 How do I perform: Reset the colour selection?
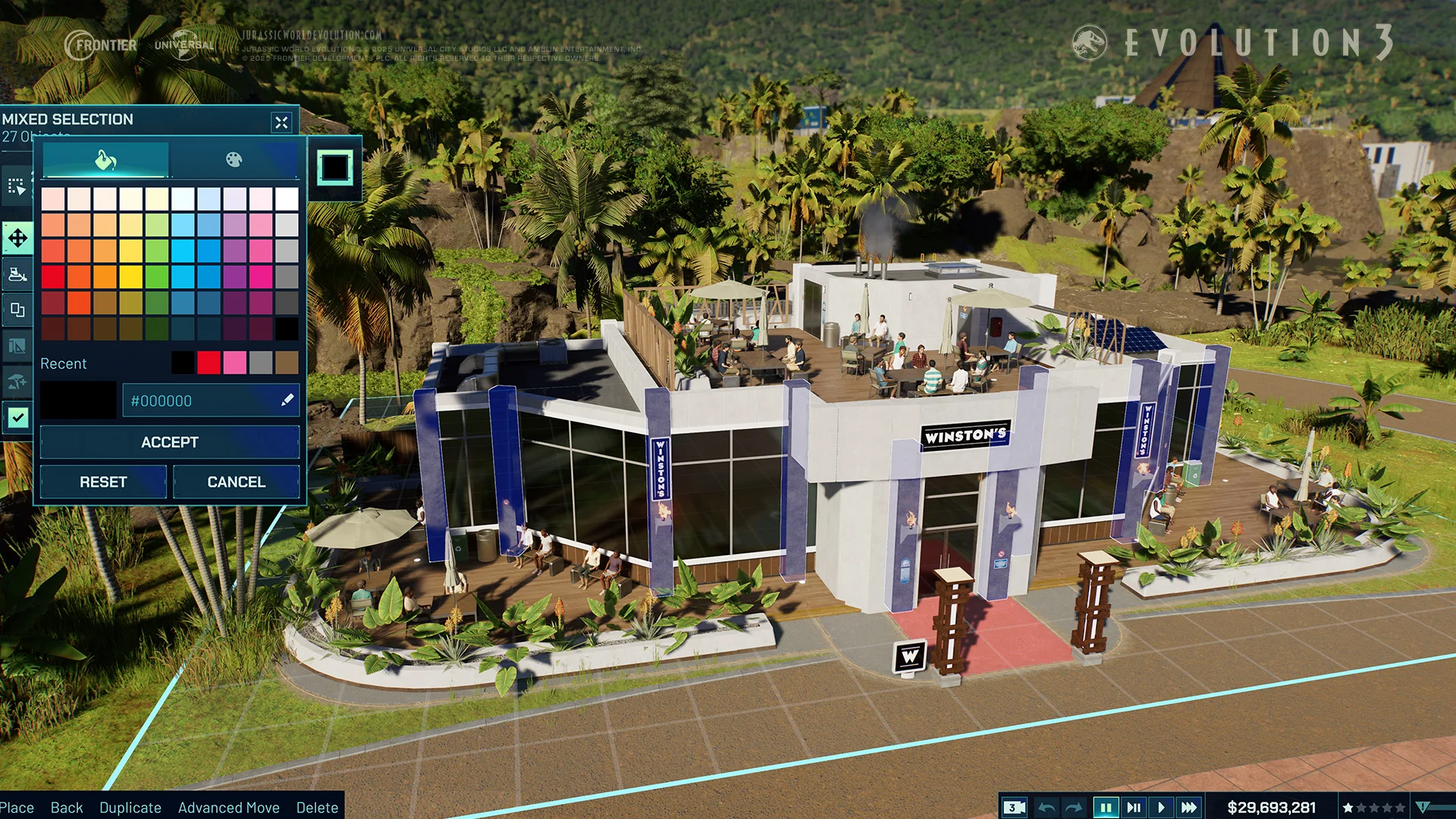coord(103,482)
